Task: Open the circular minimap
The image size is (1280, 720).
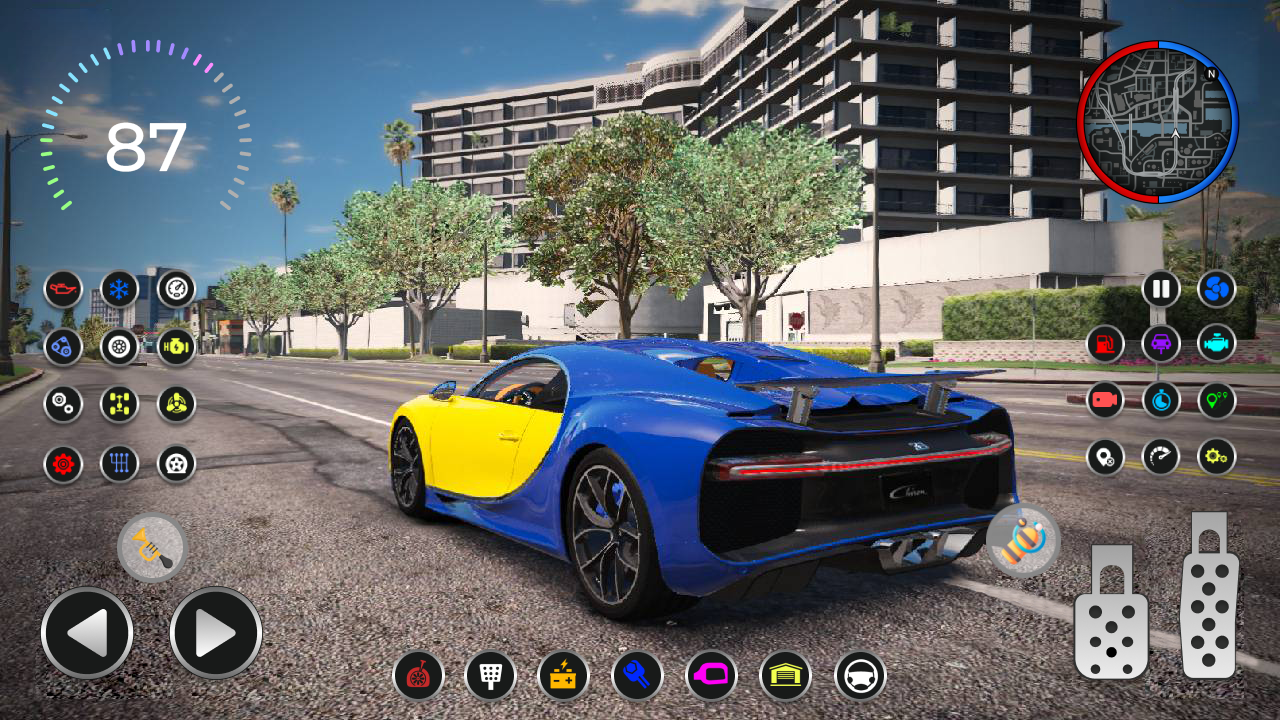Action: pyautogui.click(x=1158, y=122)
